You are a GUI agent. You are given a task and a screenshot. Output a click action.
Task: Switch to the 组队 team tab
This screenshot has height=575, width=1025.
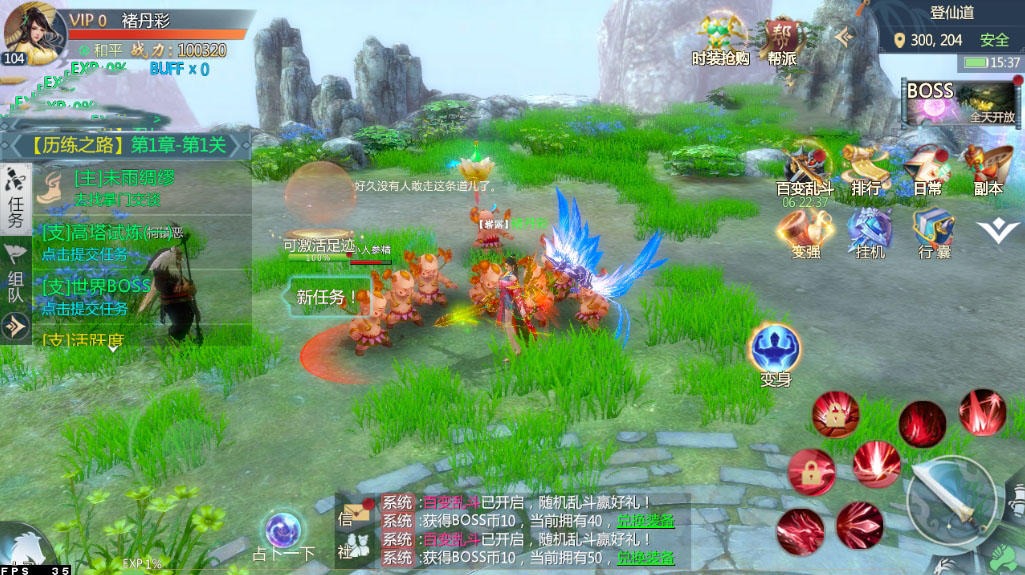[x=16, y=270]
